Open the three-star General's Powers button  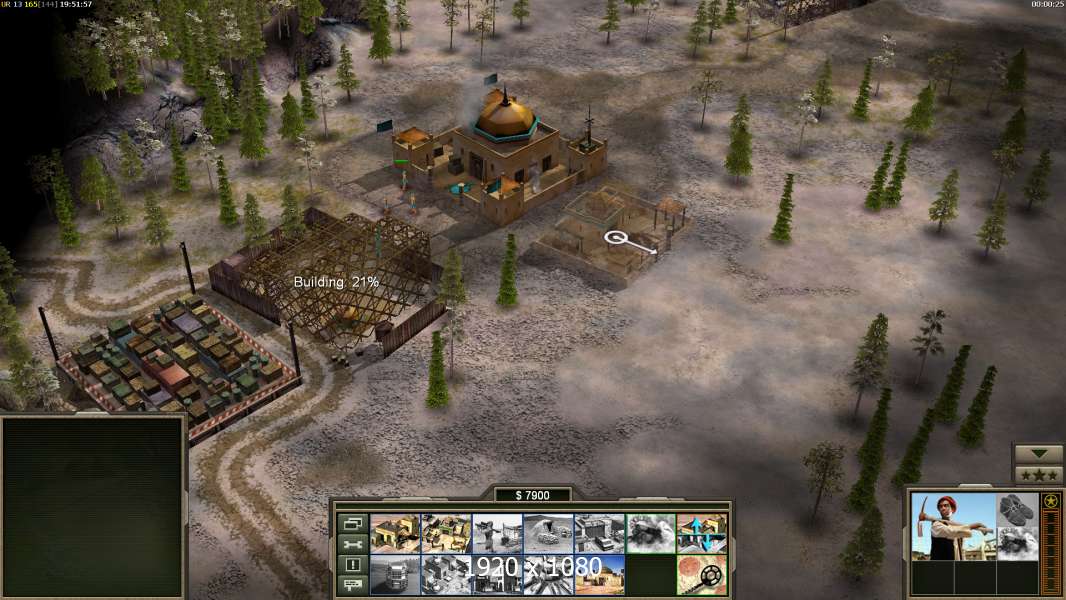pyautogui.click(x=1038, y=474)
